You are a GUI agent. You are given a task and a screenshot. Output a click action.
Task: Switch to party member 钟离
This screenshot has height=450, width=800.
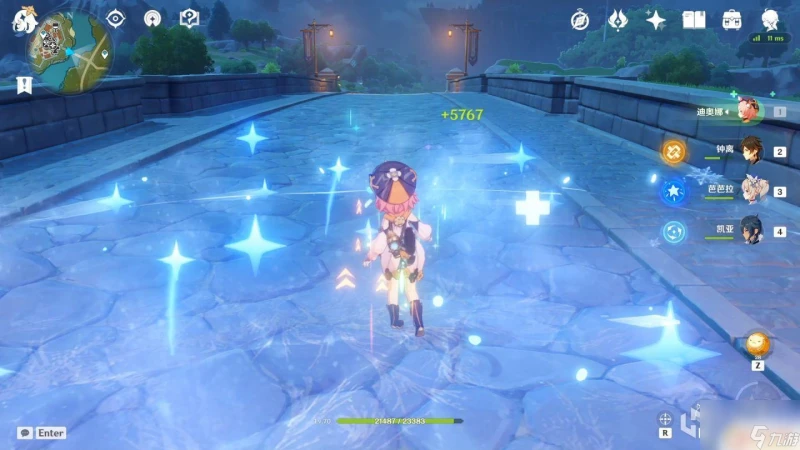tap(749, 151)
